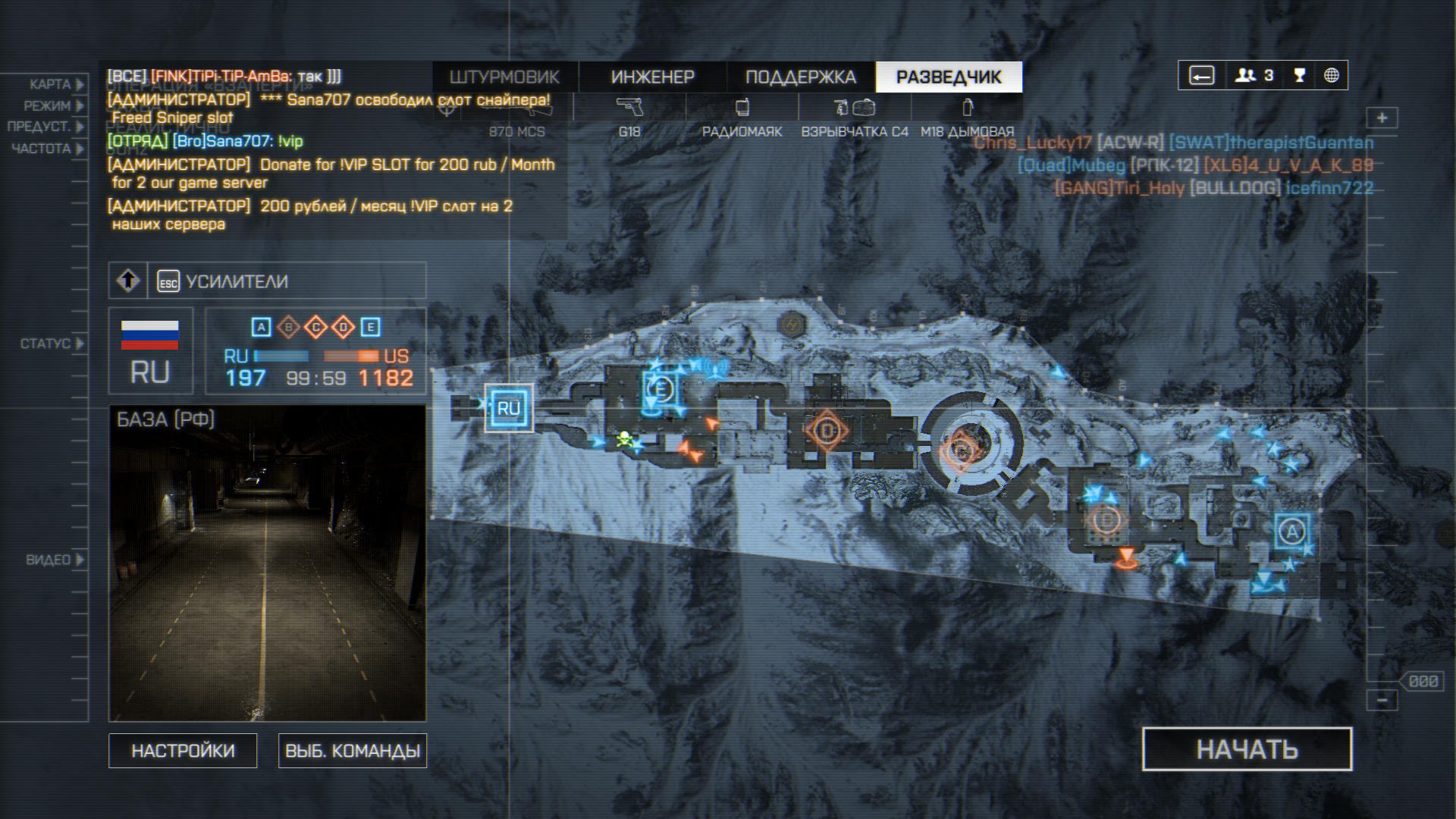
Task: Select the ИНЖЕНЕР class tab
Action: [x=652, y=77]
